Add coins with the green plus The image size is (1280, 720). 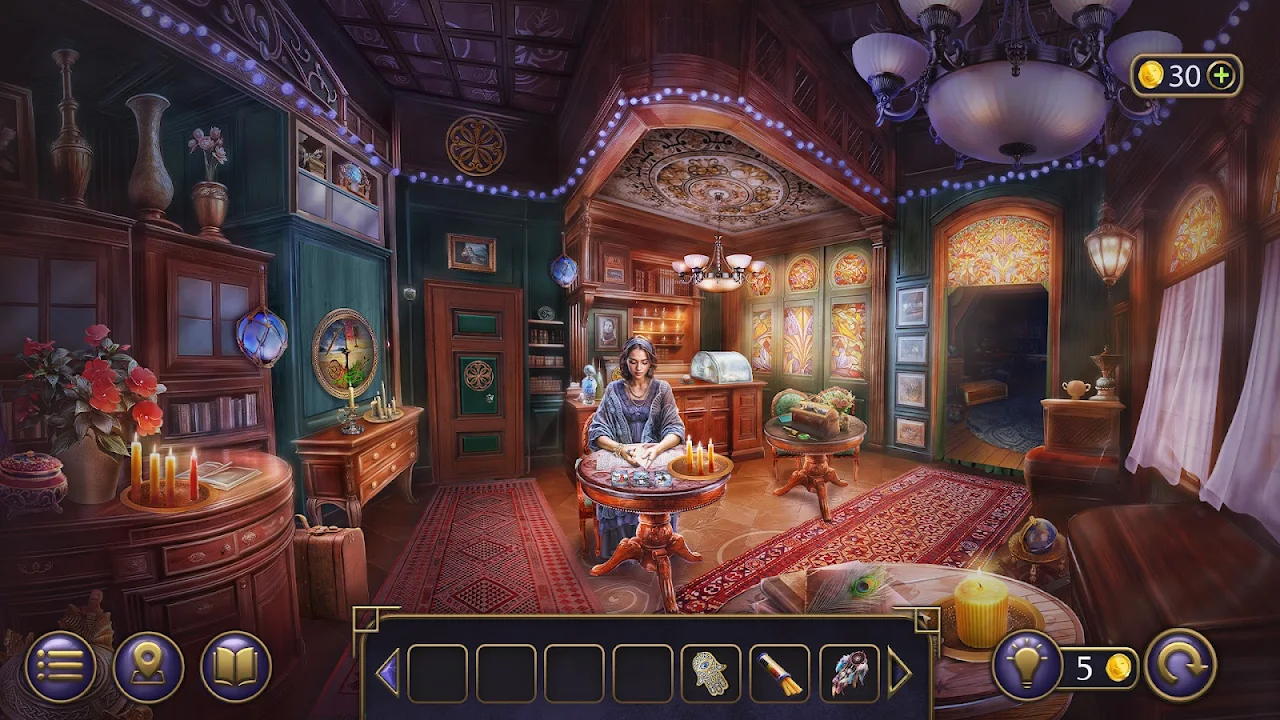[x=1220, y=75]
